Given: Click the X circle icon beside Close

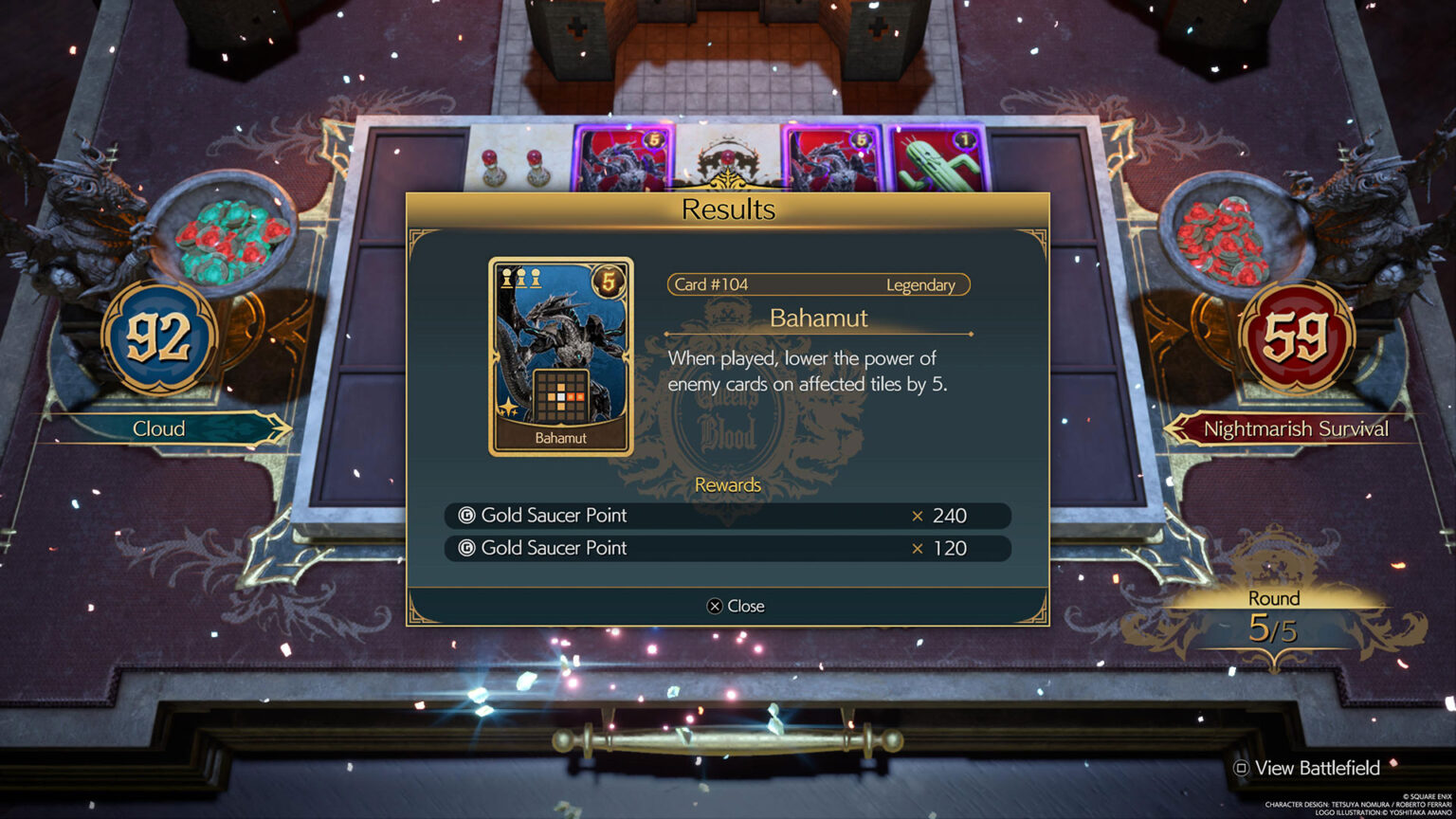Looking at the screenshot, I should coord(715,606).
